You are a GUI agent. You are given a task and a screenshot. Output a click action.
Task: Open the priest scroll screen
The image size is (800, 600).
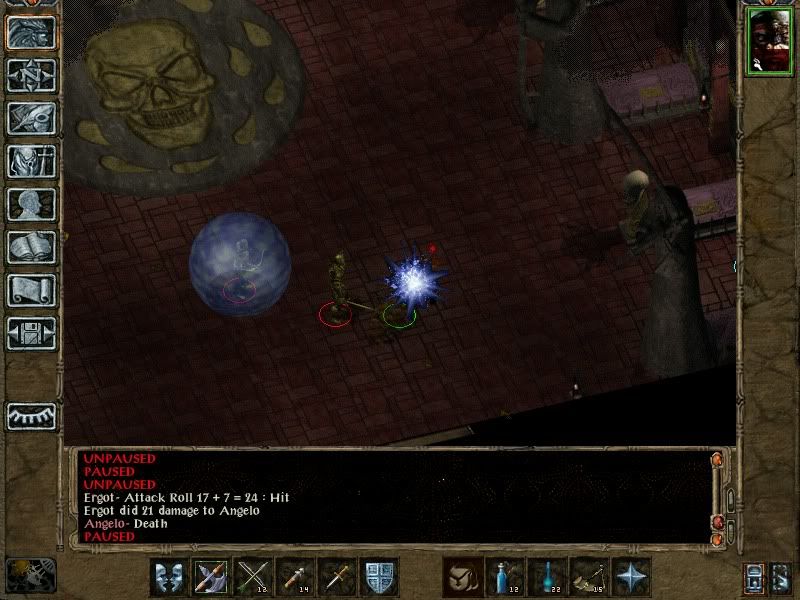click(31, 290)
